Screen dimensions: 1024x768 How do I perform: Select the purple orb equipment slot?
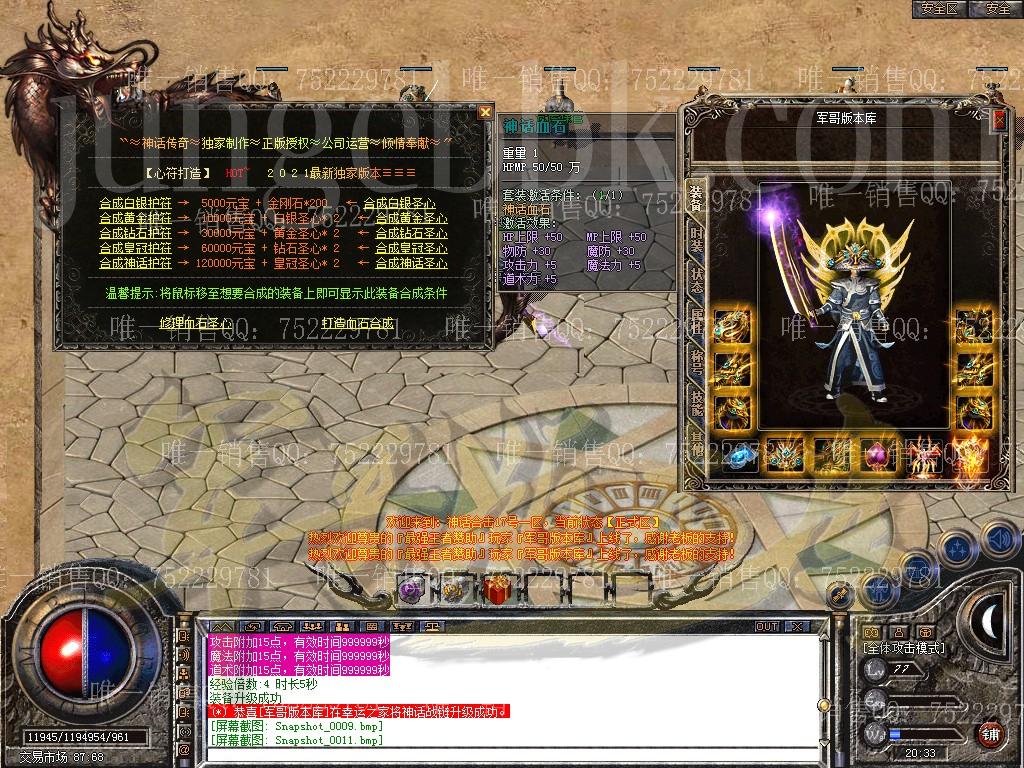(x=876, y=455)
